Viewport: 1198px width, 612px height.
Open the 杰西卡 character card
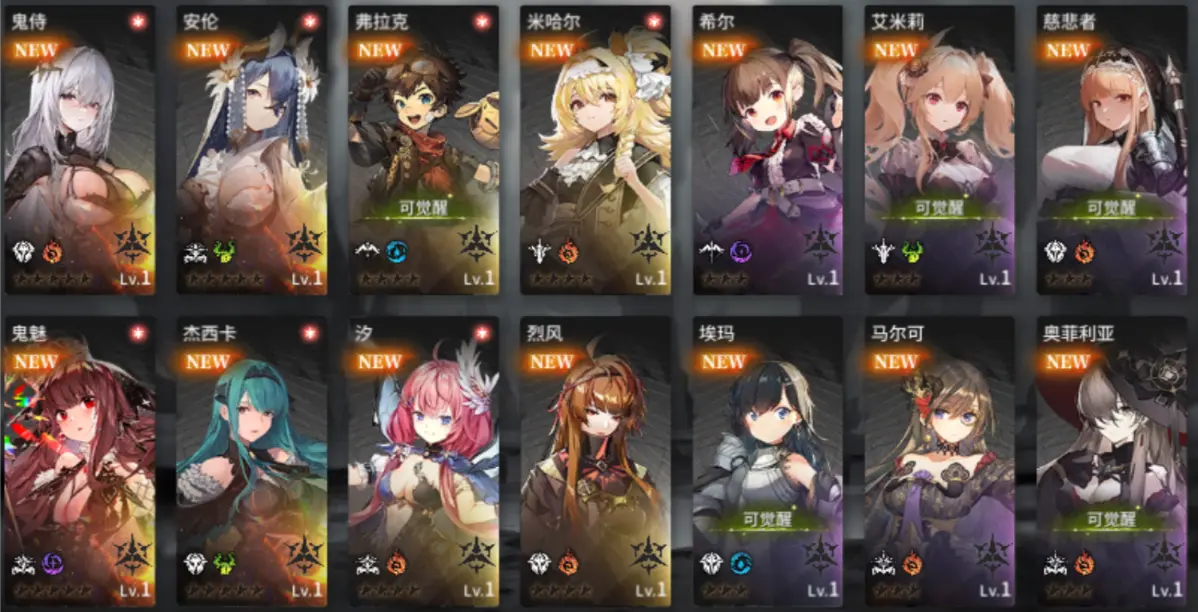tap(252, 460)
